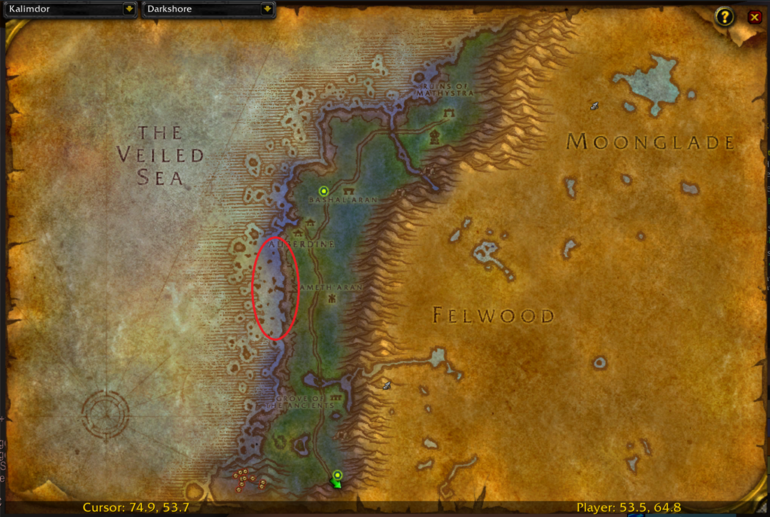Close the world map window

click(x=754, y=17)
